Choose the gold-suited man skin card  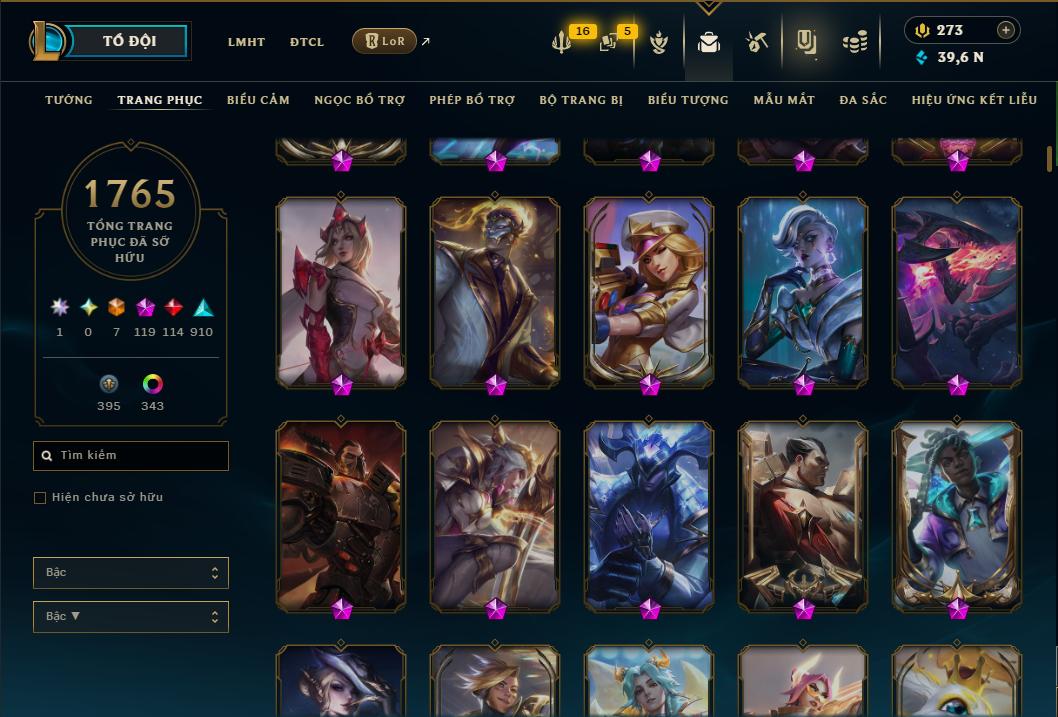(495, 290)
